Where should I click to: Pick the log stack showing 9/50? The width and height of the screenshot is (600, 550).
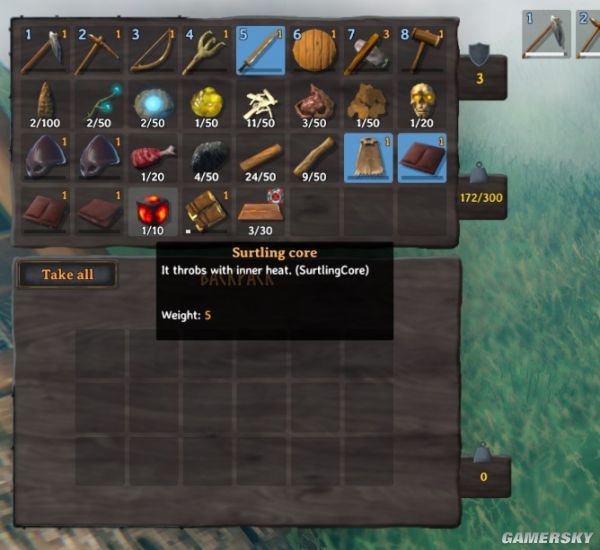pos(314,158)
